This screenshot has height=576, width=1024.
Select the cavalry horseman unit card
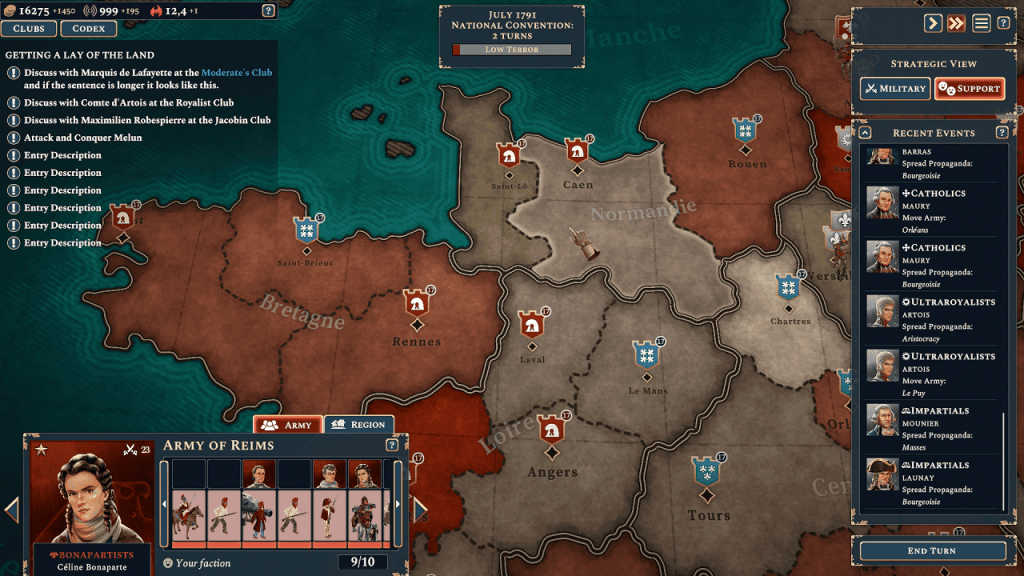click(188, 518)
